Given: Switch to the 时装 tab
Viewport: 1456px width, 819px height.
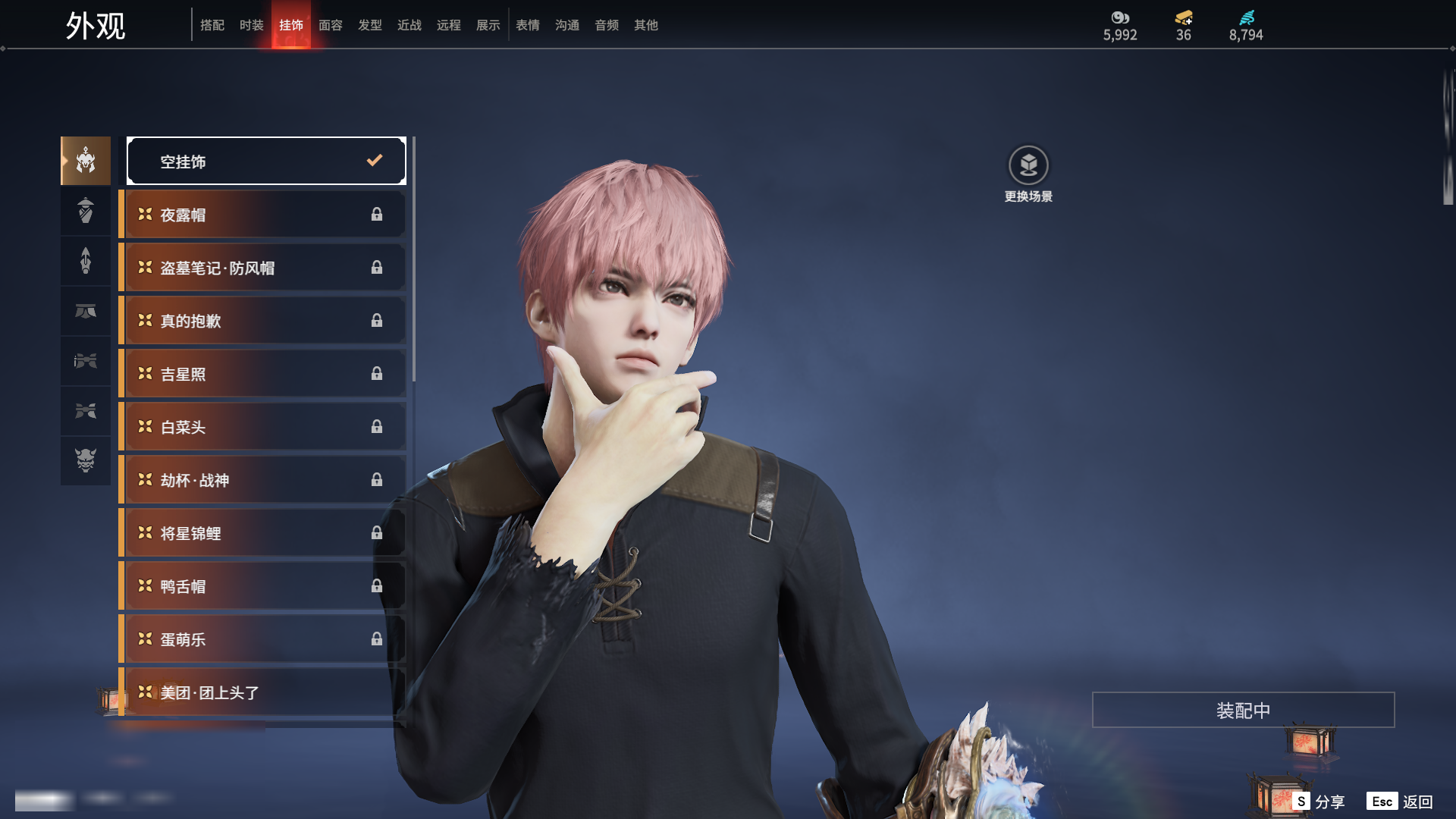Looking at the screenshot, I should tap(251, 25).
